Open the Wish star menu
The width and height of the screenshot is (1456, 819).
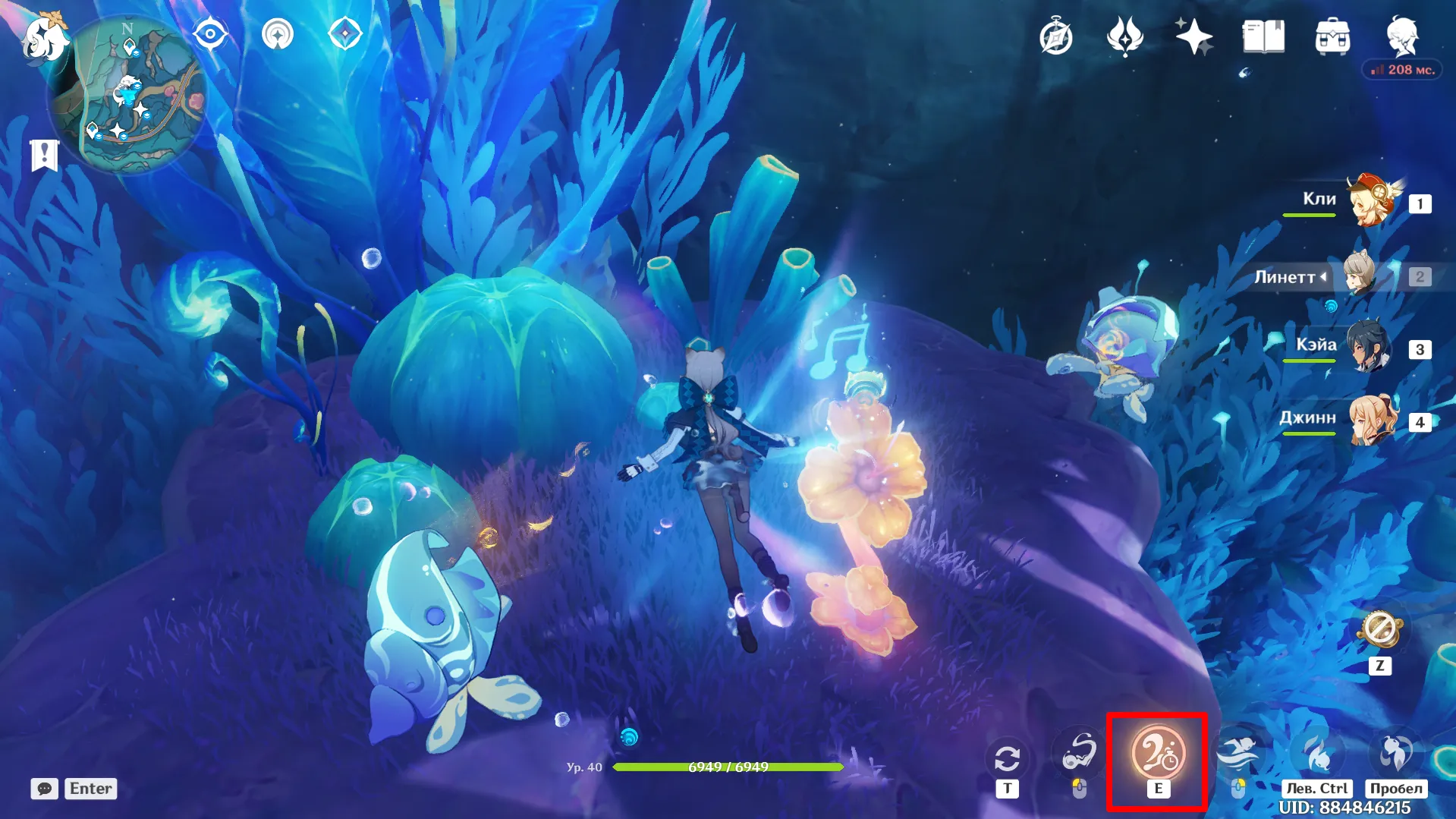click(1193, 36)
